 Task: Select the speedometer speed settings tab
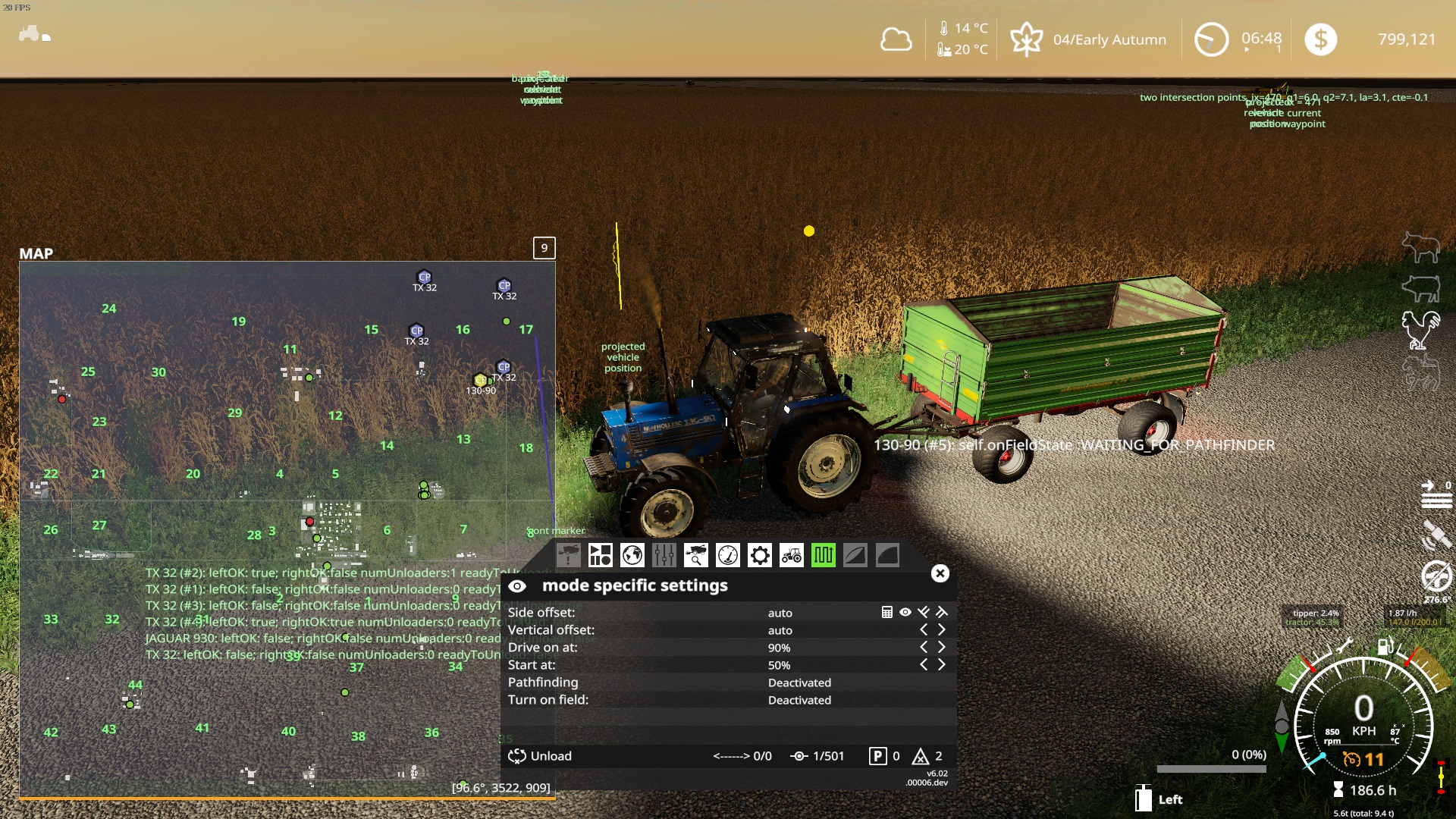pos(727,556)
